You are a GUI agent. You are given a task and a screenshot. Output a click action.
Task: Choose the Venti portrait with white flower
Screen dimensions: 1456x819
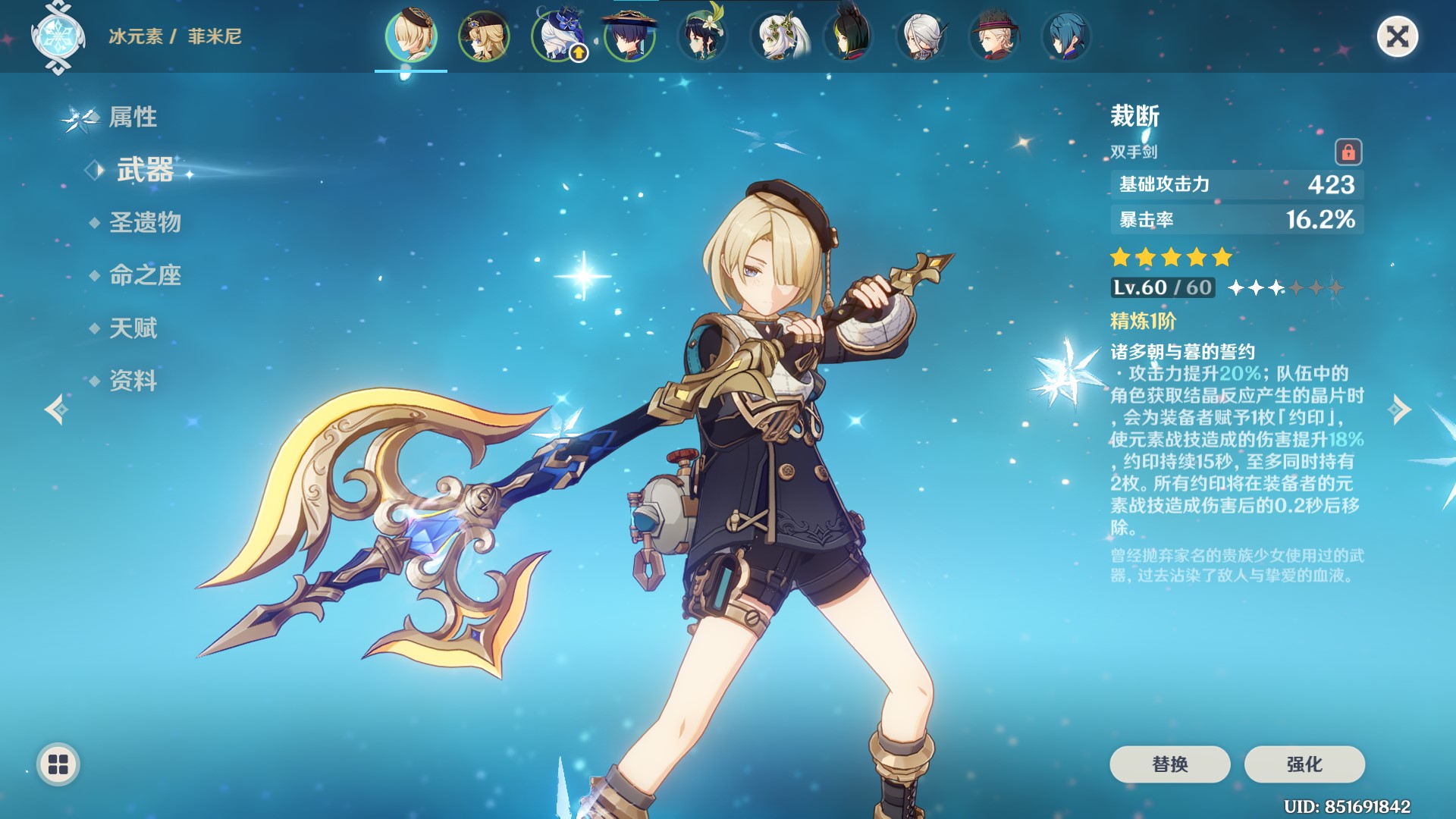(702, 36)
